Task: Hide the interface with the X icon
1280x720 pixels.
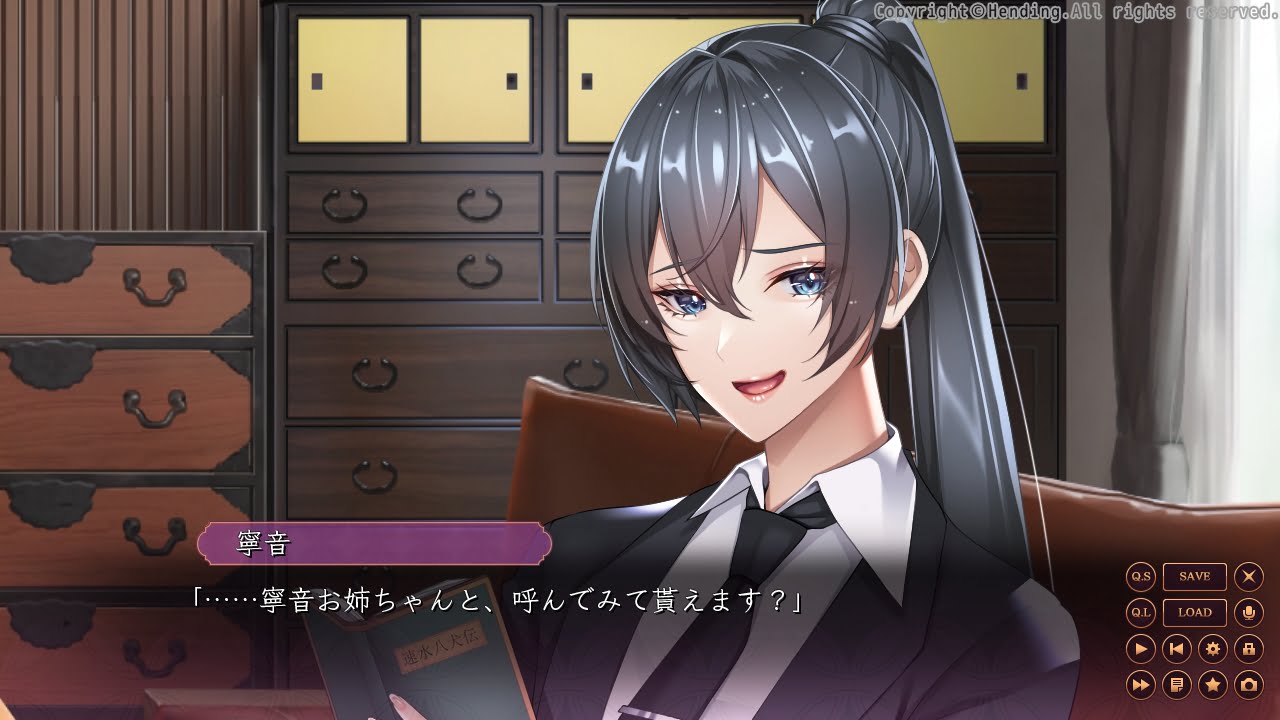Action: [1249, 575]
